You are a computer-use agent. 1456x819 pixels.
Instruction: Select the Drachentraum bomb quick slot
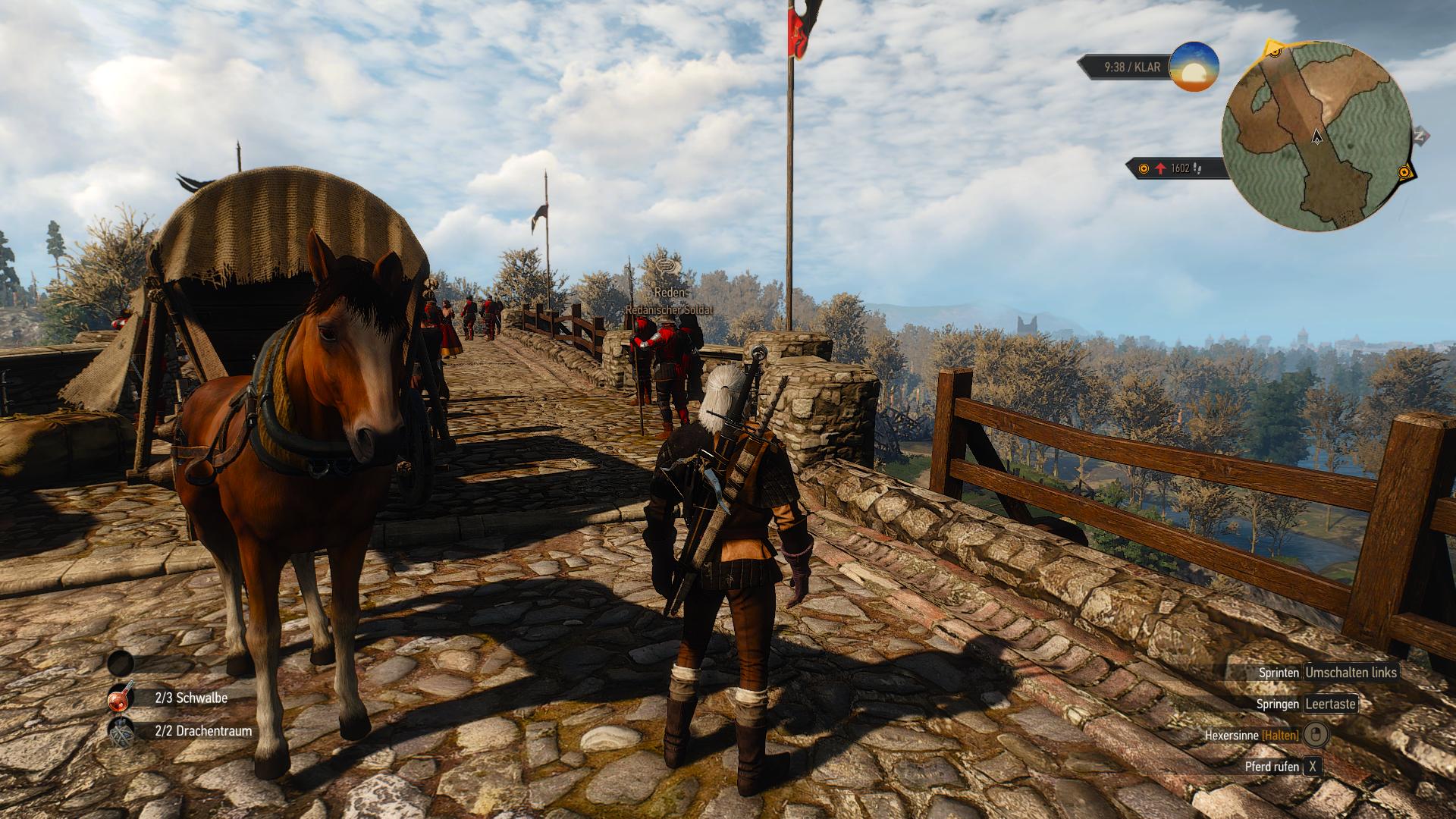pos(121,732)
